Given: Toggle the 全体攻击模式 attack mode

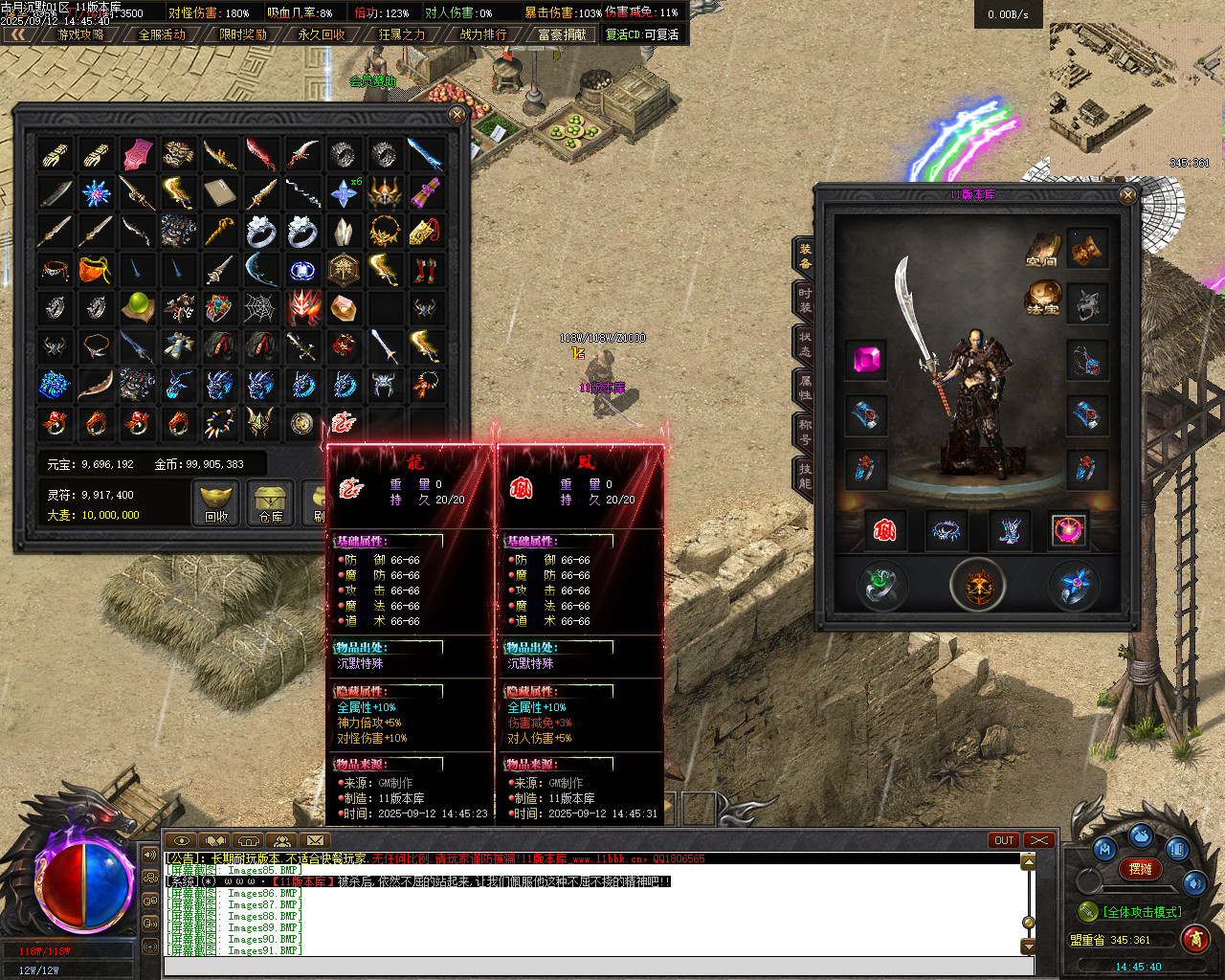Looking at the screenshot, I should tap(1141, 912).
